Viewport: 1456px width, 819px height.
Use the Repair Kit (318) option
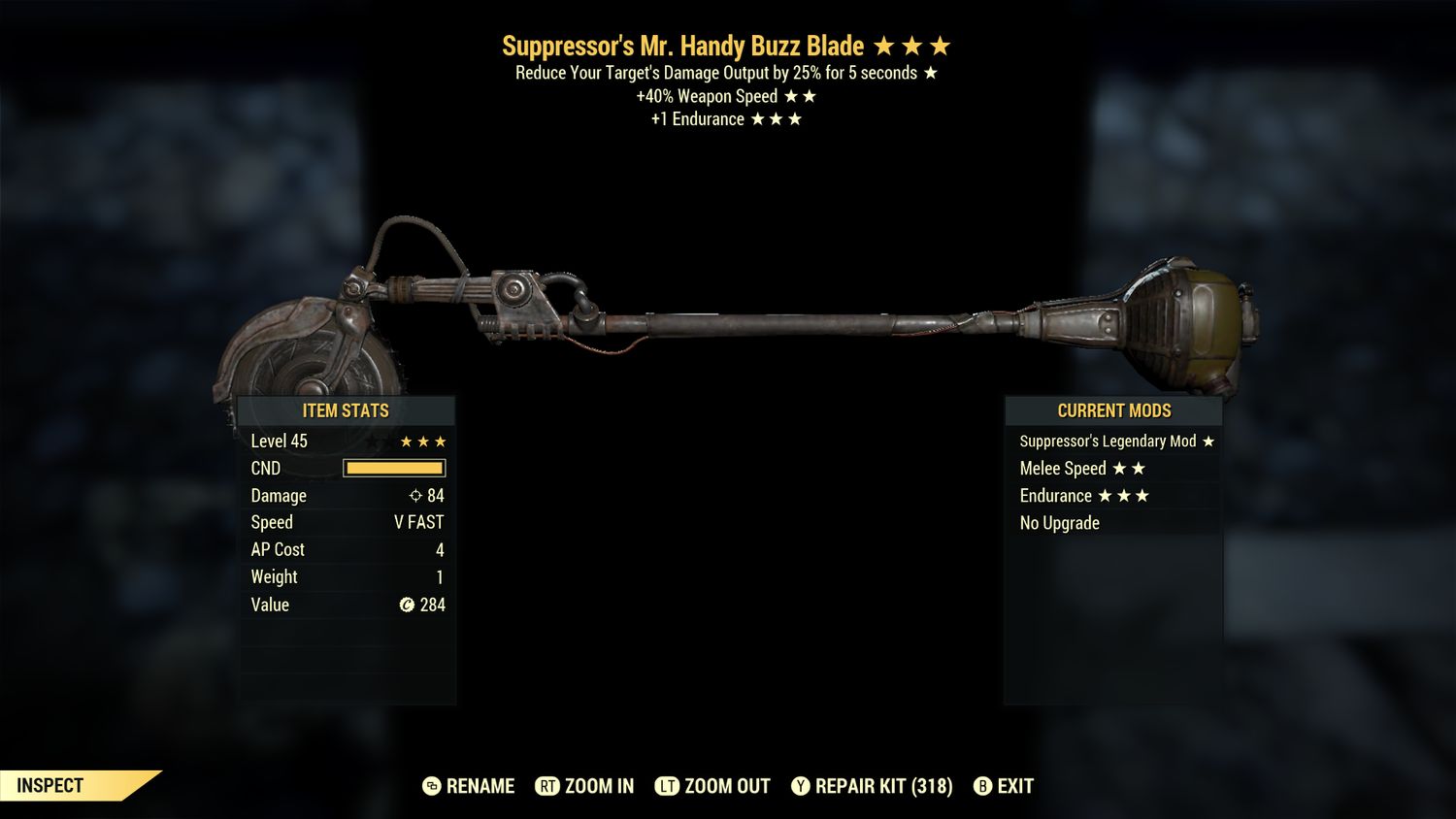point(872,786)
